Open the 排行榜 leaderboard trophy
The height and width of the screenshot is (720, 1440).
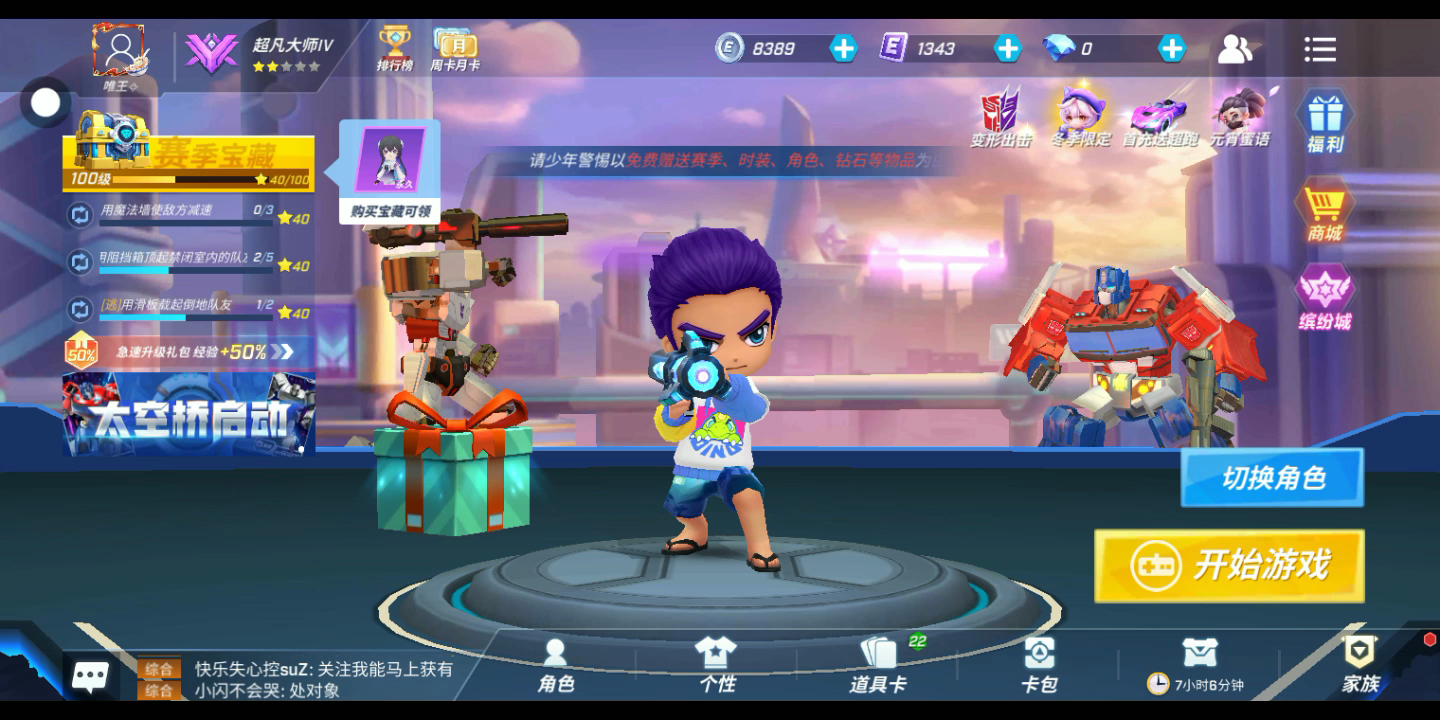[x=395, y=48]
